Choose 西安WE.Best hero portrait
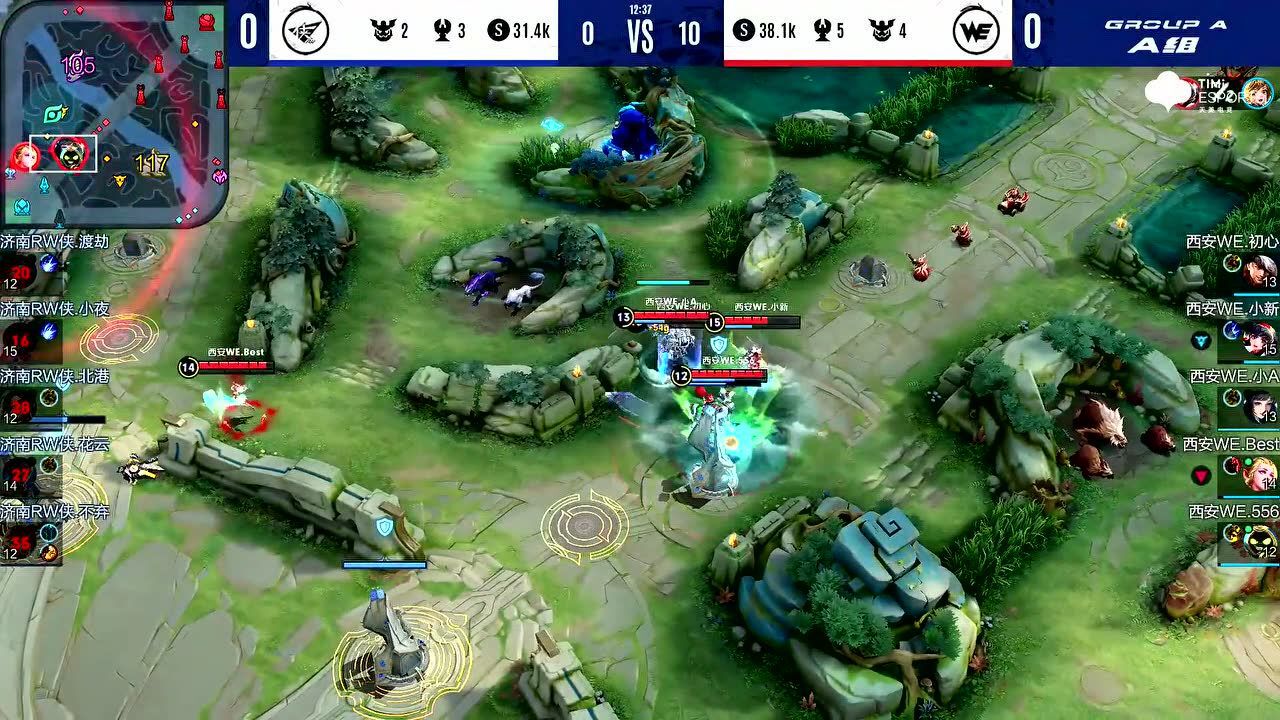 point(1260,474)
